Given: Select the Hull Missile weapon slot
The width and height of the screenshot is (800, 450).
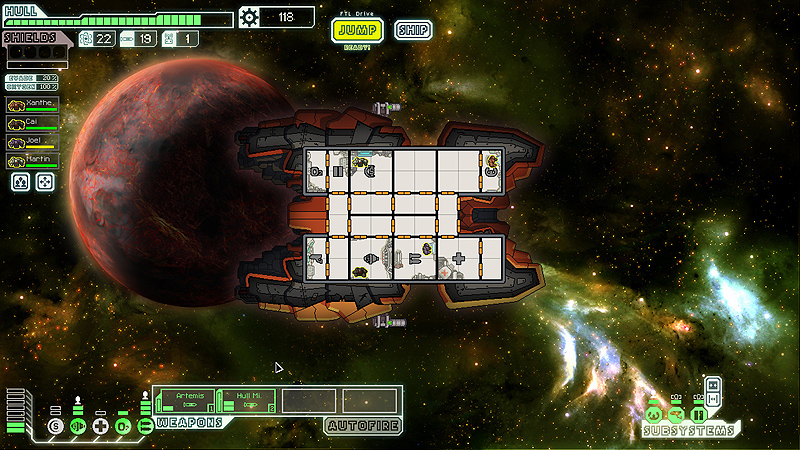Looking at the screenshot, I should click(244, 401).
